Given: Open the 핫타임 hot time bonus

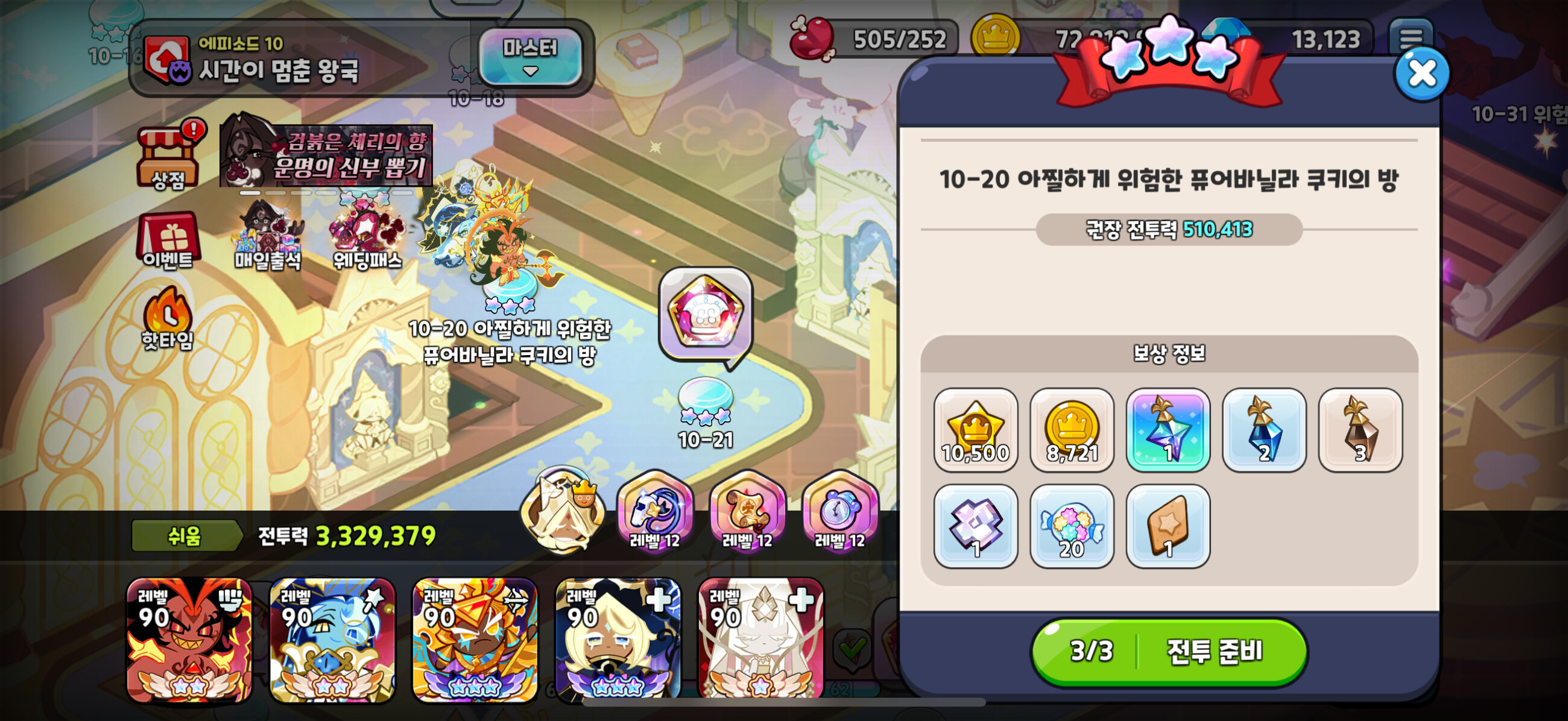Looking at the screenshot, I should (x=168, y=320).
